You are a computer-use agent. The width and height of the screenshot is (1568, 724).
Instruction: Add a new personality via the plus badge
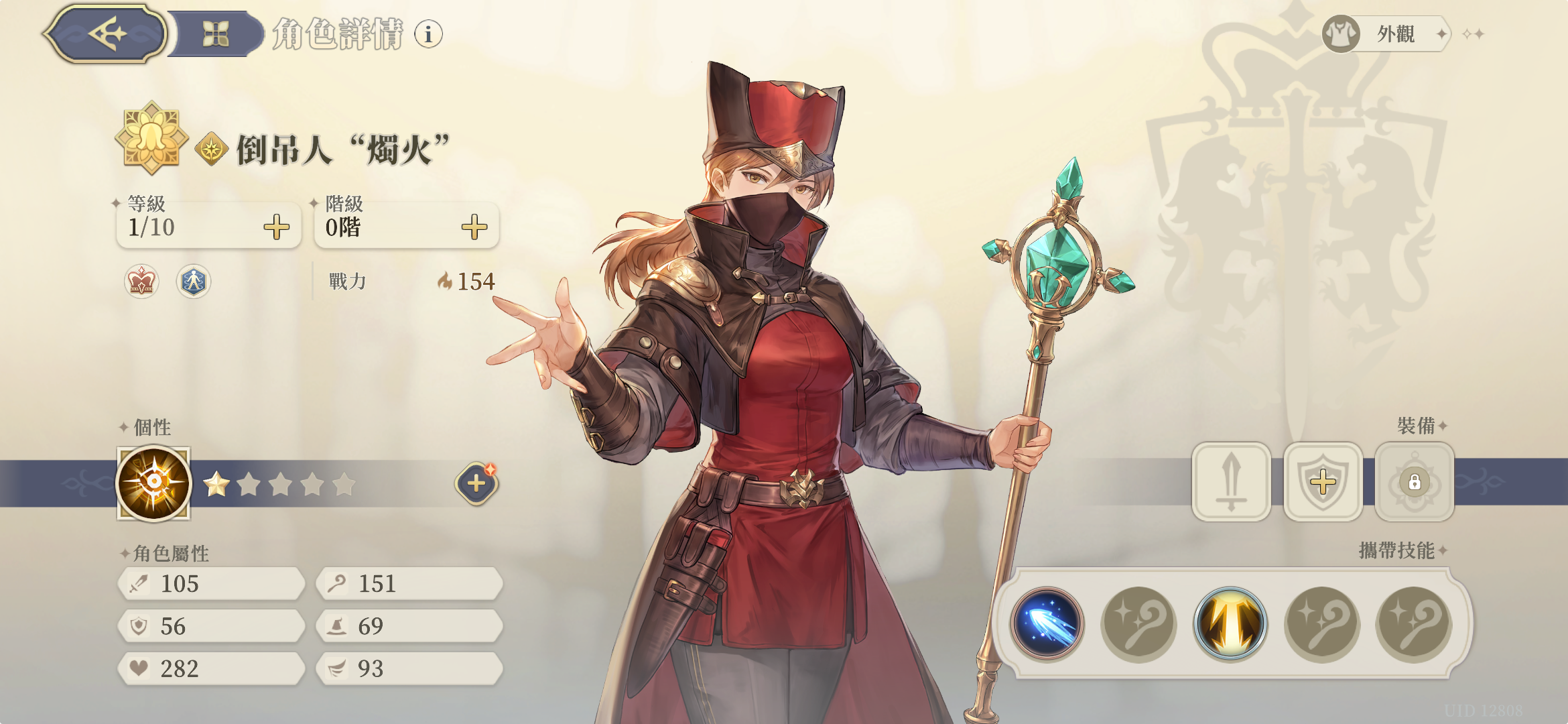pyautogui.click(x=476, y=483)
